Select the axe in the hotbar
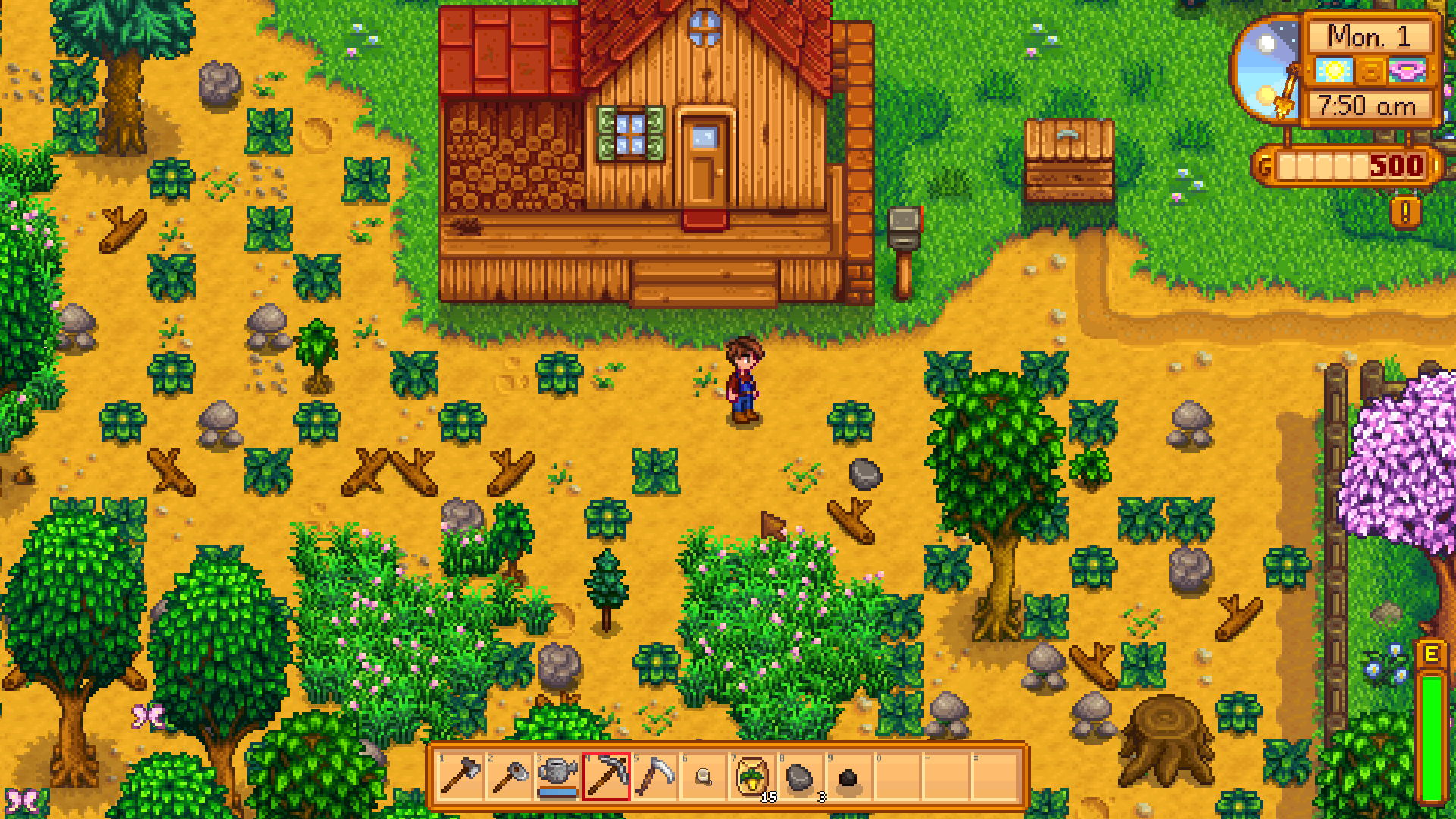Viewport: 1456px width, 819px height. 460,777
